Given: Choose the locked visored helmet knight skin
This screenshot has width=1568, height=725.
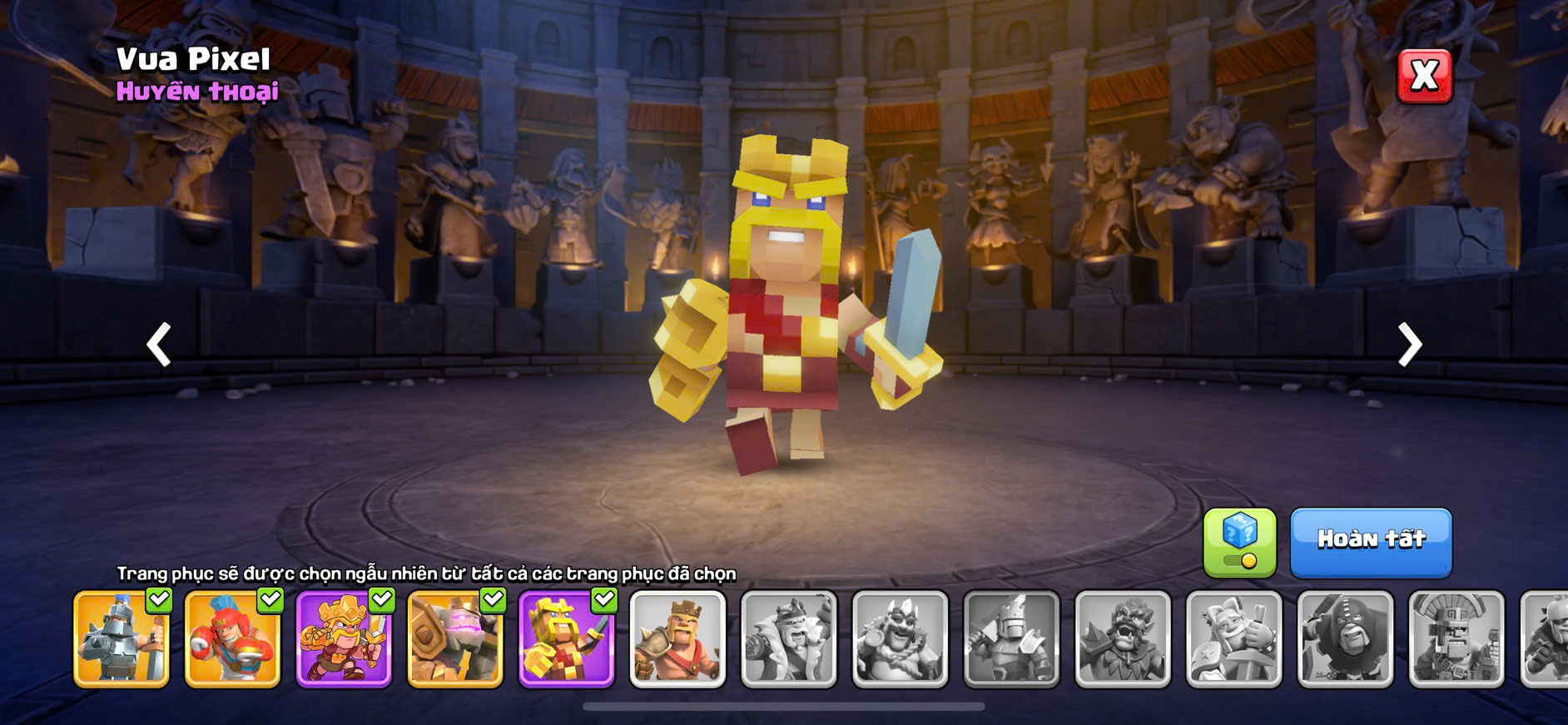Looking at the screenshot, I should 1011,639.
